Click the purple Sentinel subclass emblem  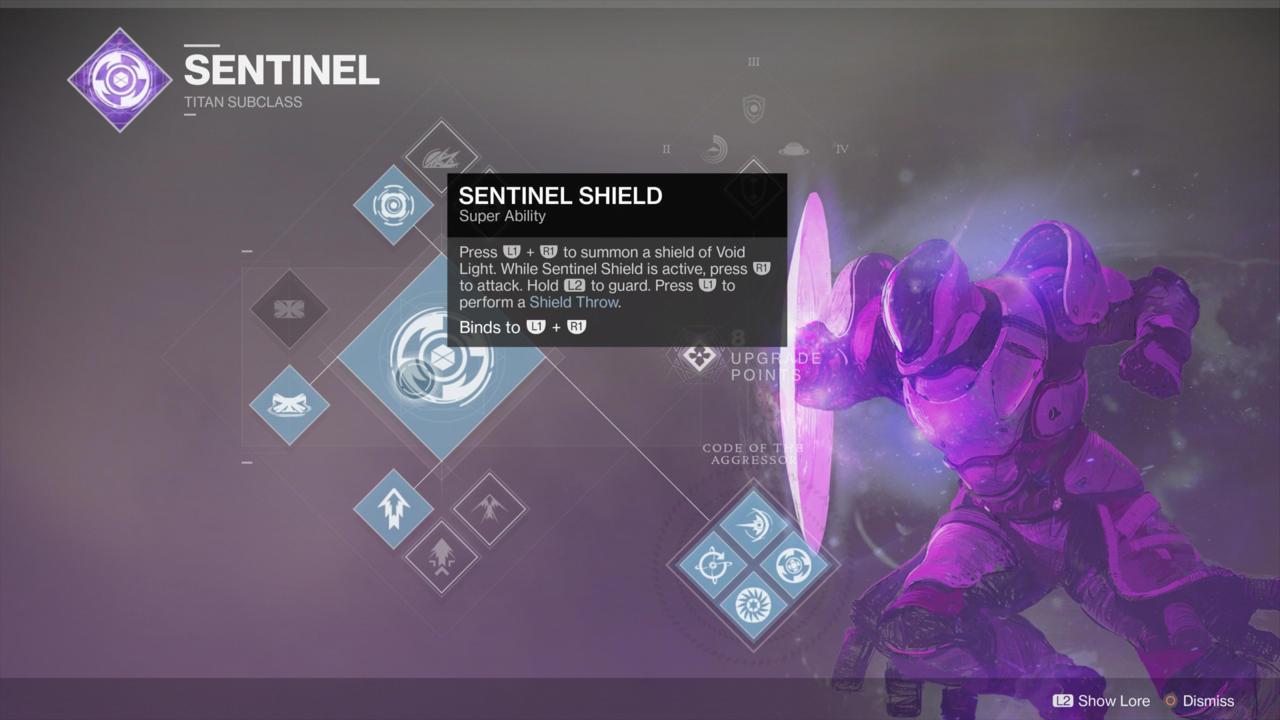coord(119,78)
